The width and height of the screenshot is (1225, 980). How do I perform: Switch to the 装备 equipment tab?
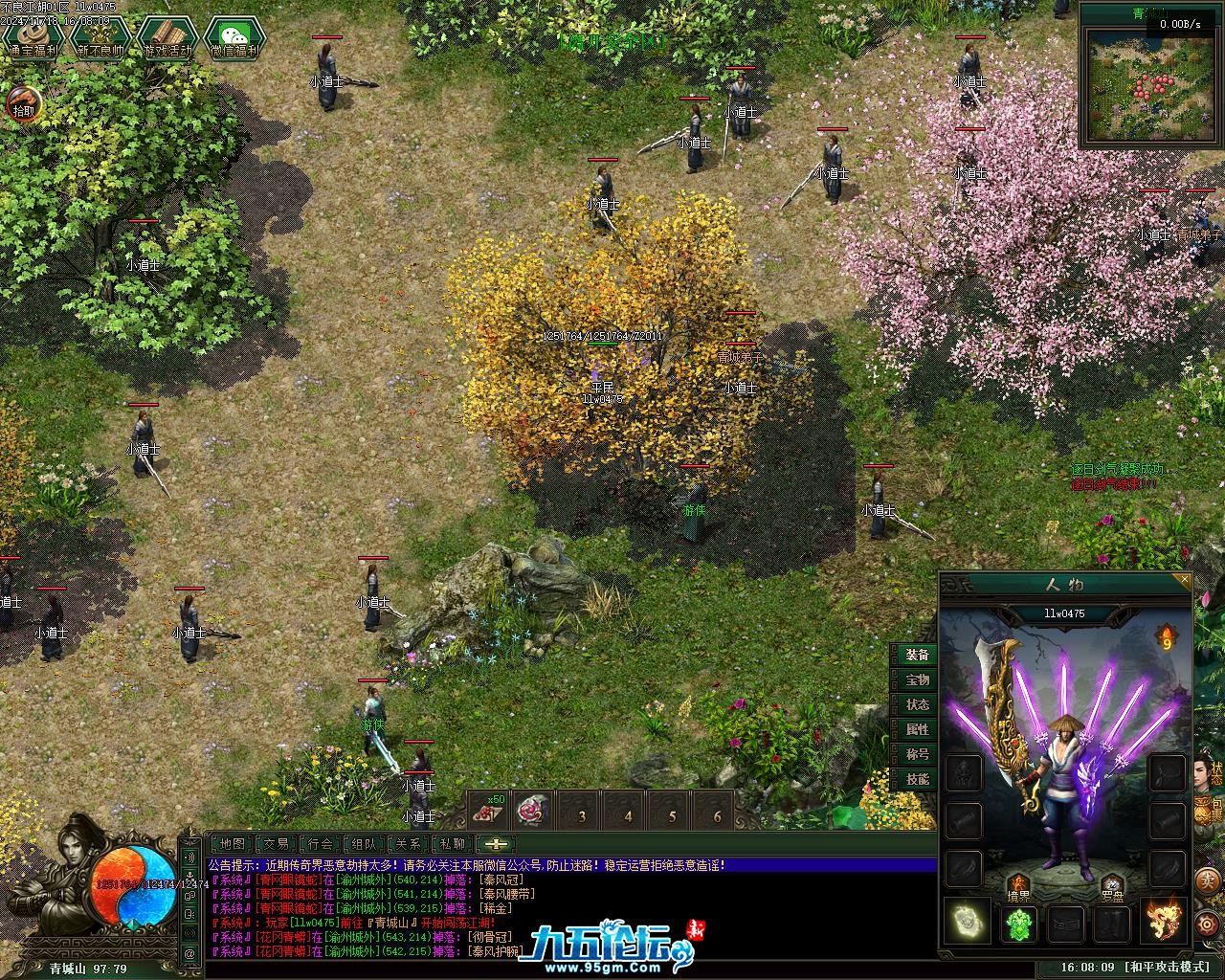pos(917,656)
